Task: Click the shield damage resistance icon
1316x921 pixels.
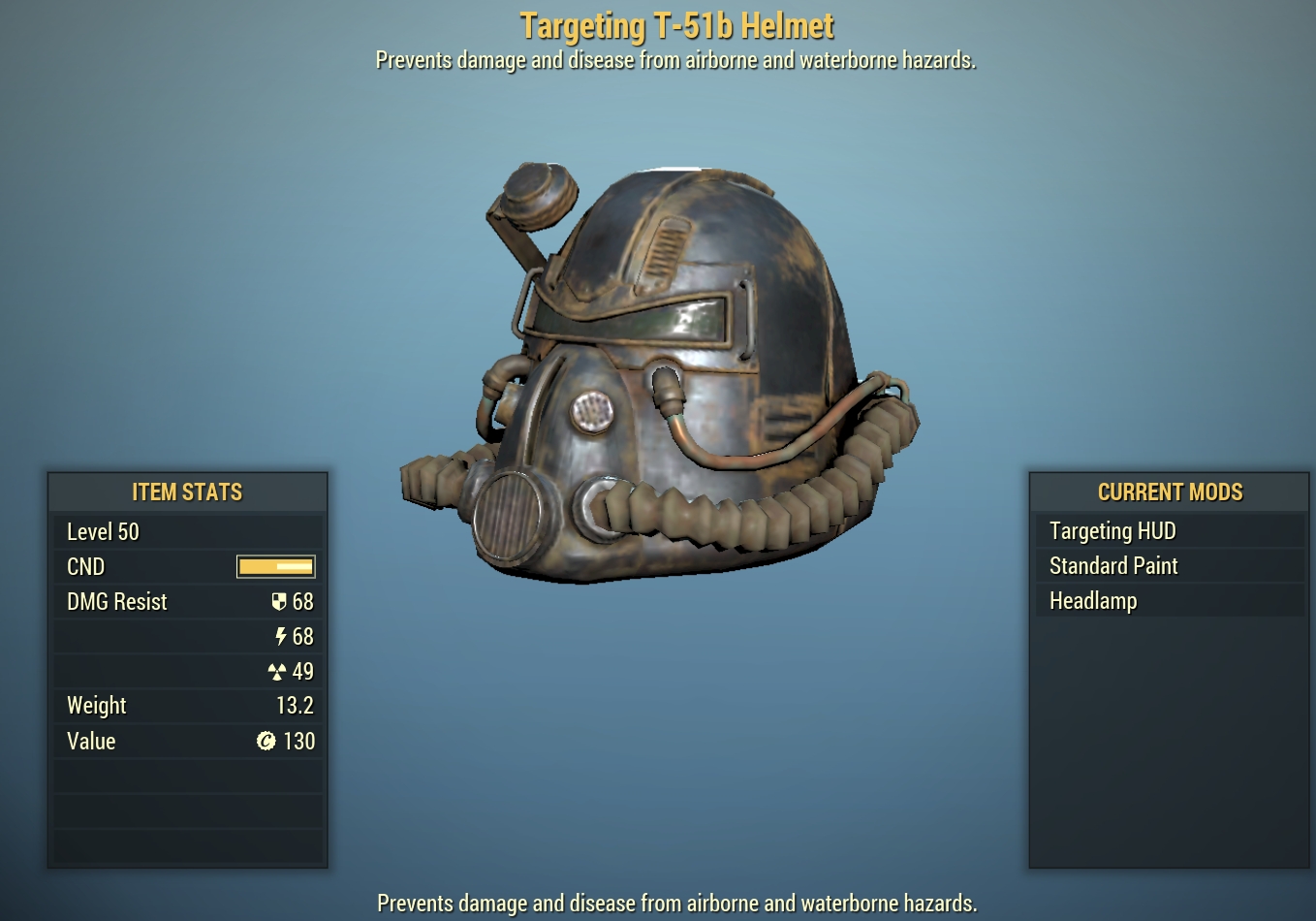Action: (x=278, y=601)
